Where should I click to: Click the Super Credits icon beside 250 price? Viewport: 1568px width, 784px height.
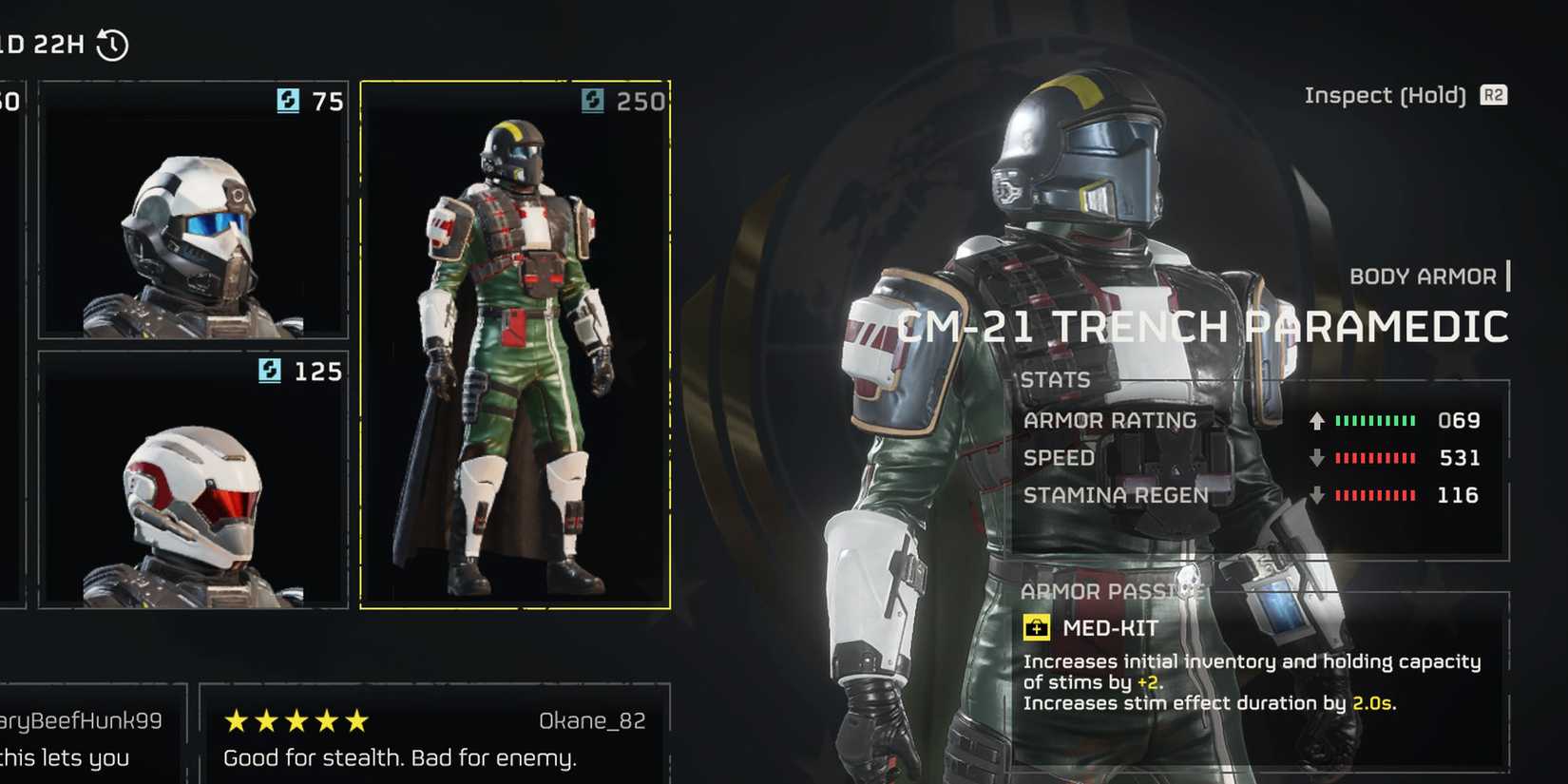point(594,103)
